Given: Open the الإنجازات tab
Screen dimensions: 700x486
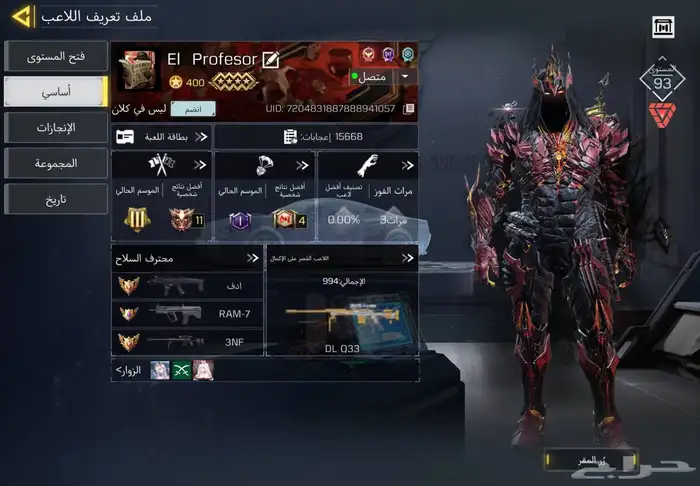Looking at the screenshot, I should (x=55, y=127).
